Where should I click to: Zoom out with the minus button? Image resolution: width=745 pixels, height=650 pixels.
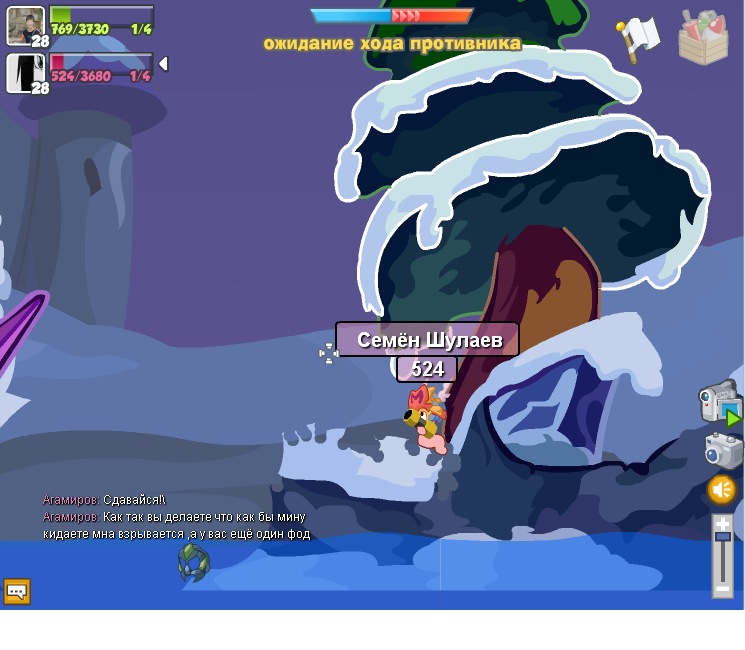pos(722,590)
